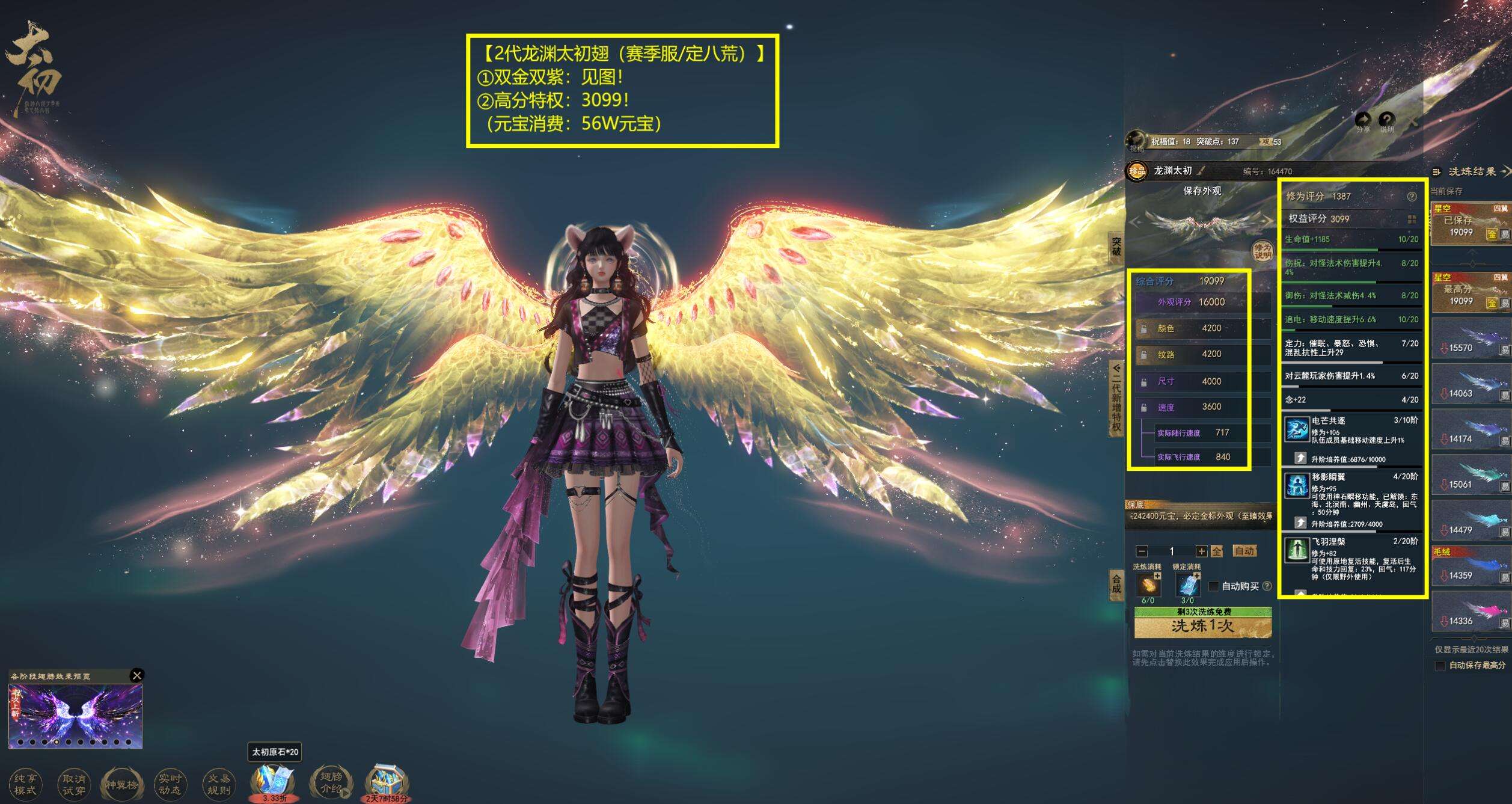
Task: Click the 洗炼1次 refine button
Action: [x=1202, y=627]
